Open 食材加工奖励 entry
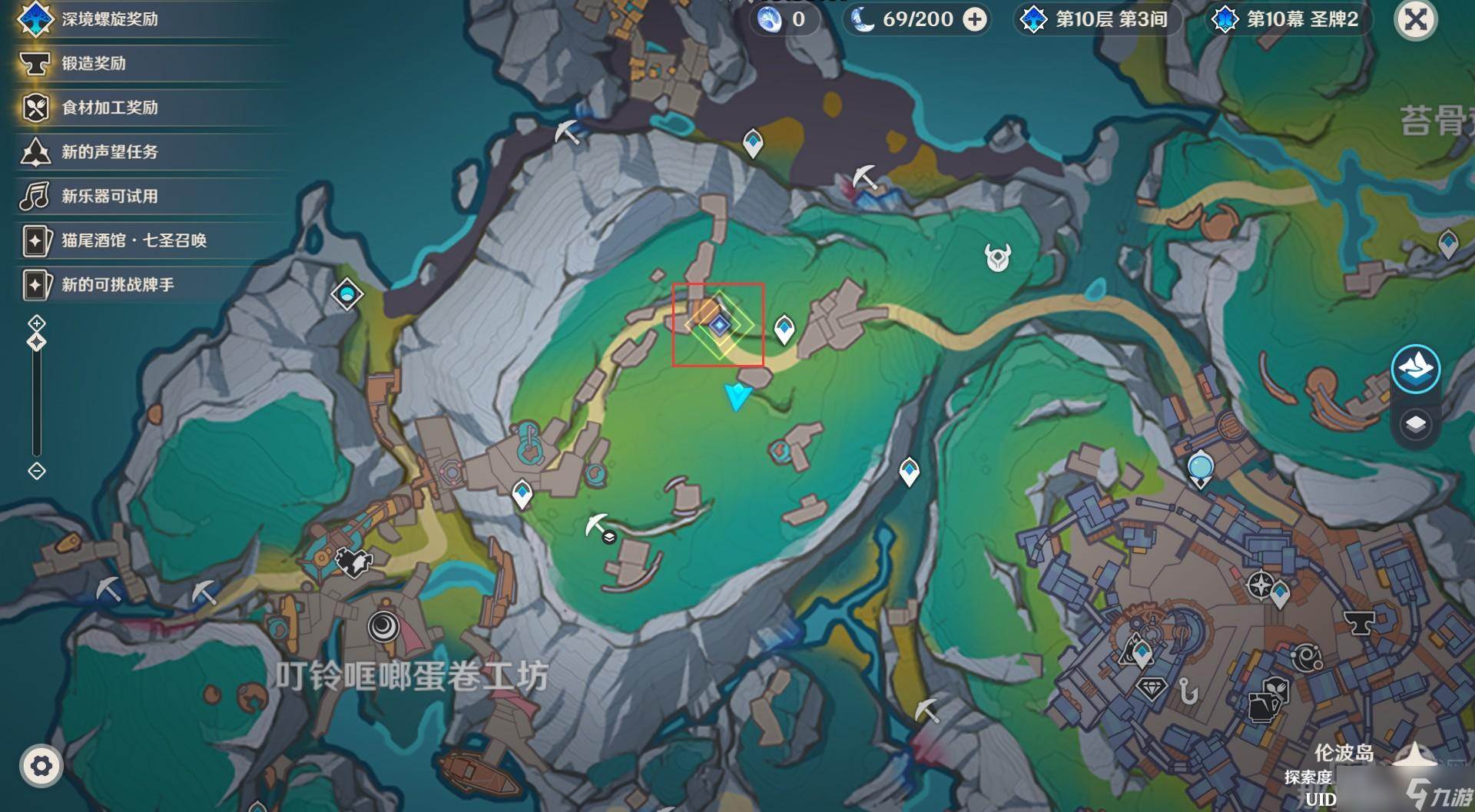 pyautogui.click(x=109, y=108)
